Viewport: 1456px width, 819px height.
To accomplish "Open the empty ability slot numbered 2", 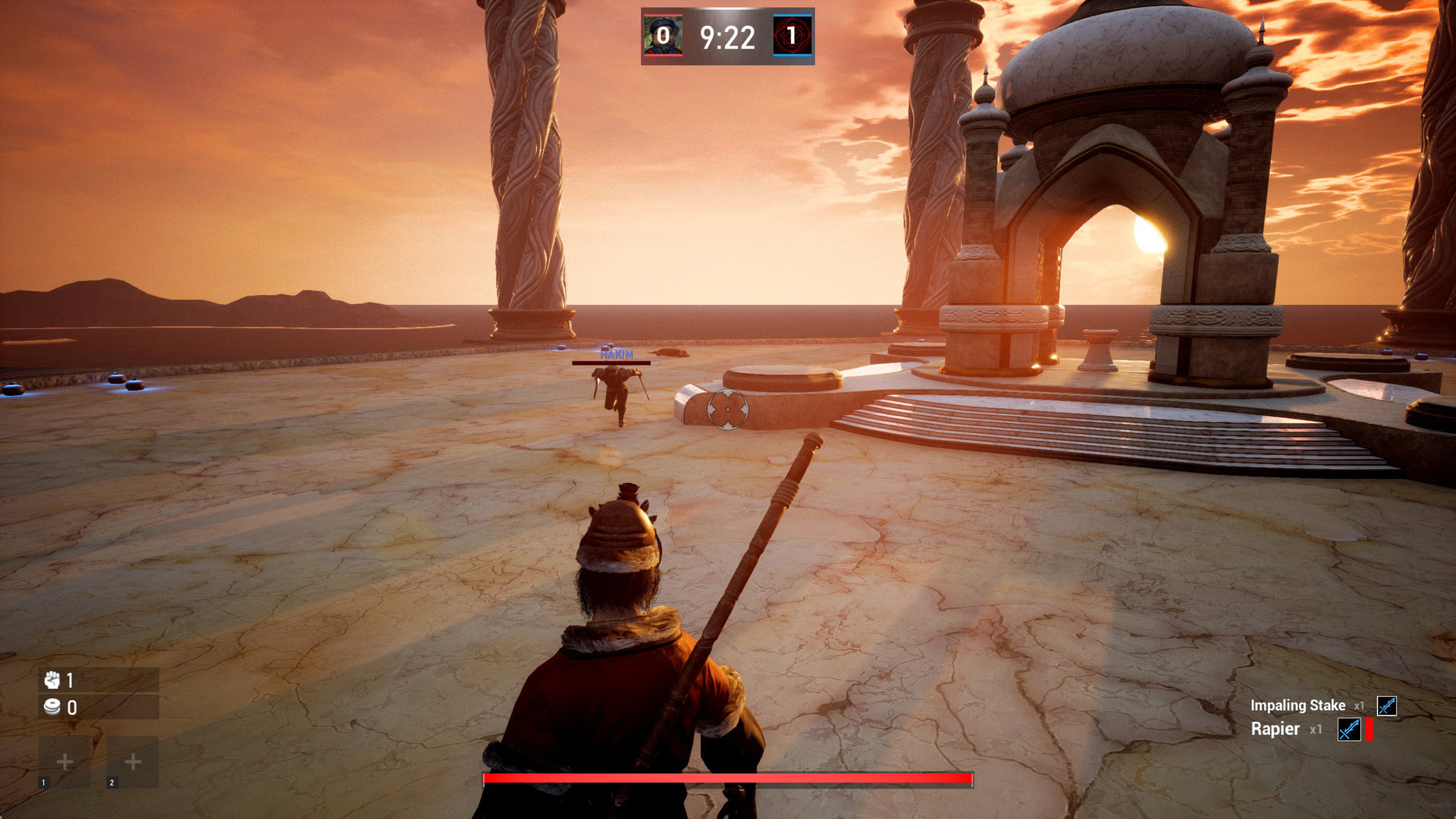I will (133, 761).
